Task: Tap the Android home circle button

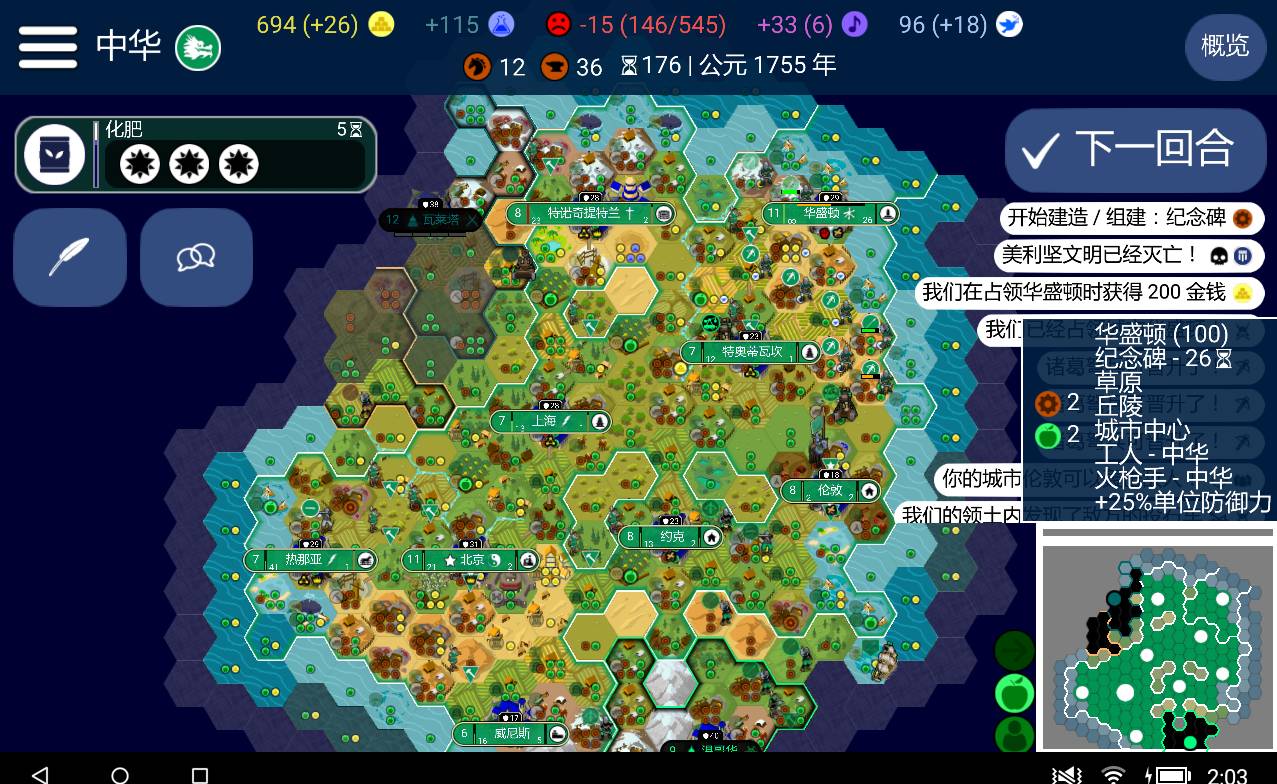Action: (x=120, y=775)
